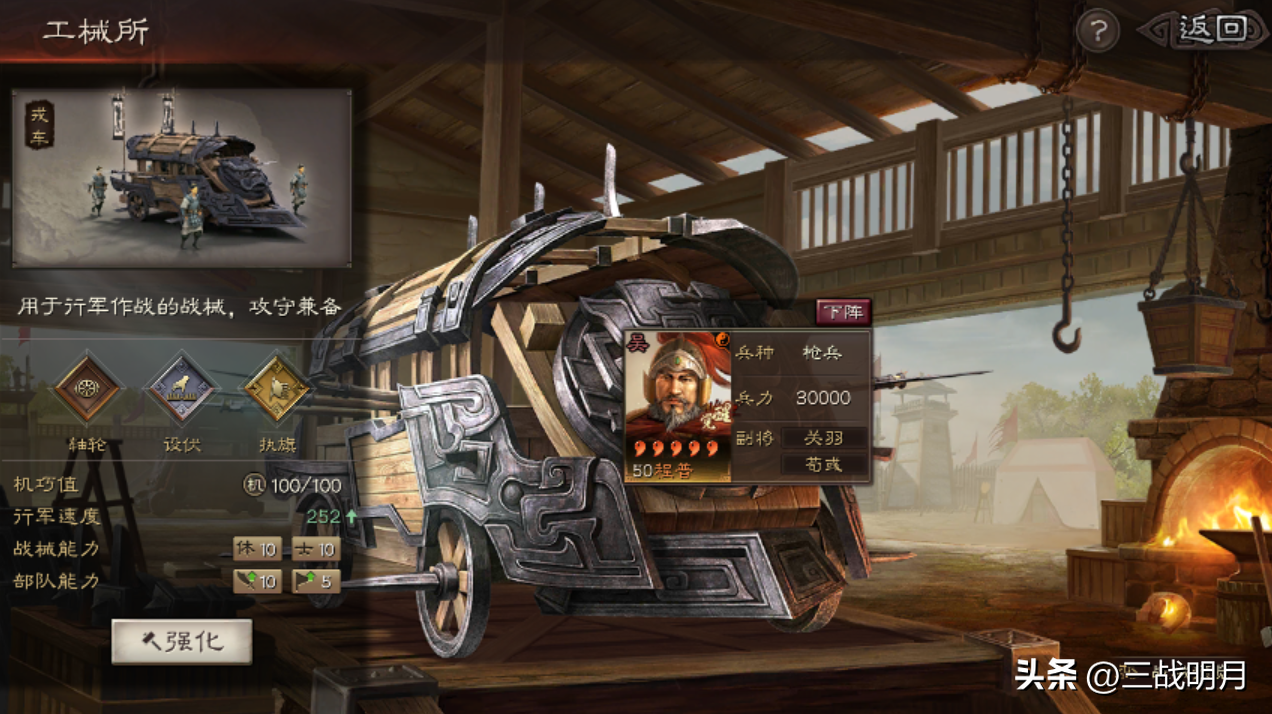
Task: Inspect the 士 10 siege ability tag
Action: (315, 549)
